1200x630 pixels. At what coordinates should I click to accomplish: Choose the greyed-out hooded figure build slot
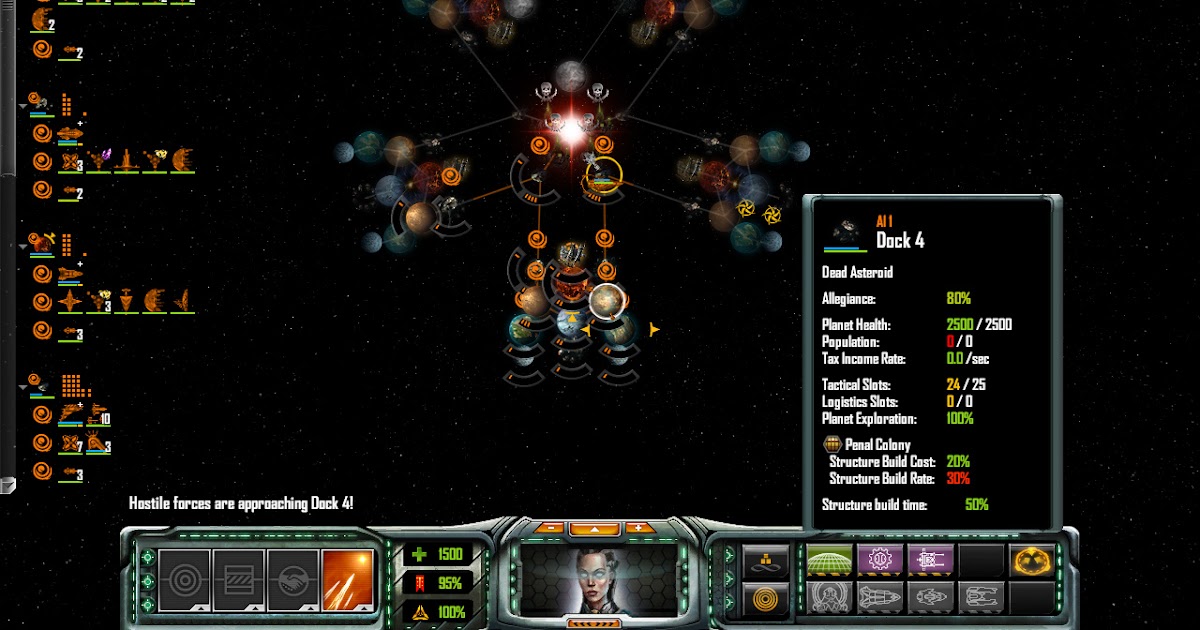point(830,597)
